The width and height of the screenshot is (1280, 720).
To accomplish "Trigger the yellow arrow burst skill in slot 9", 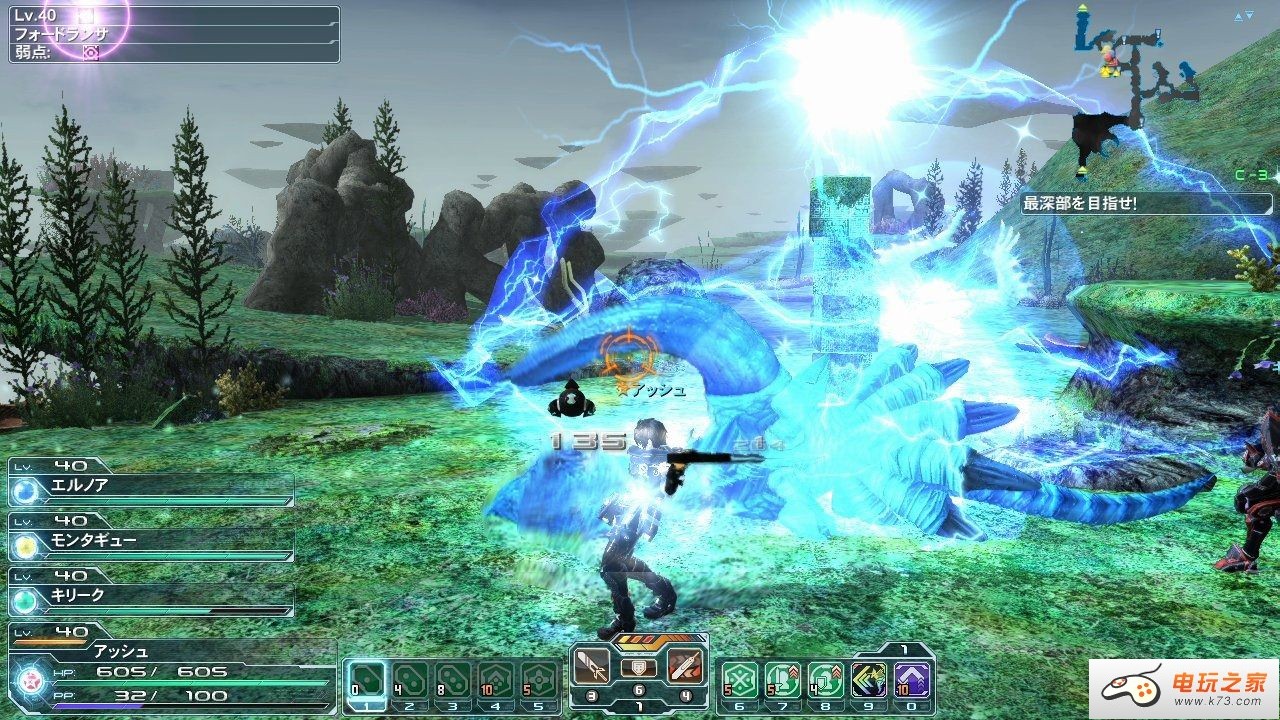I will [870, 680].
